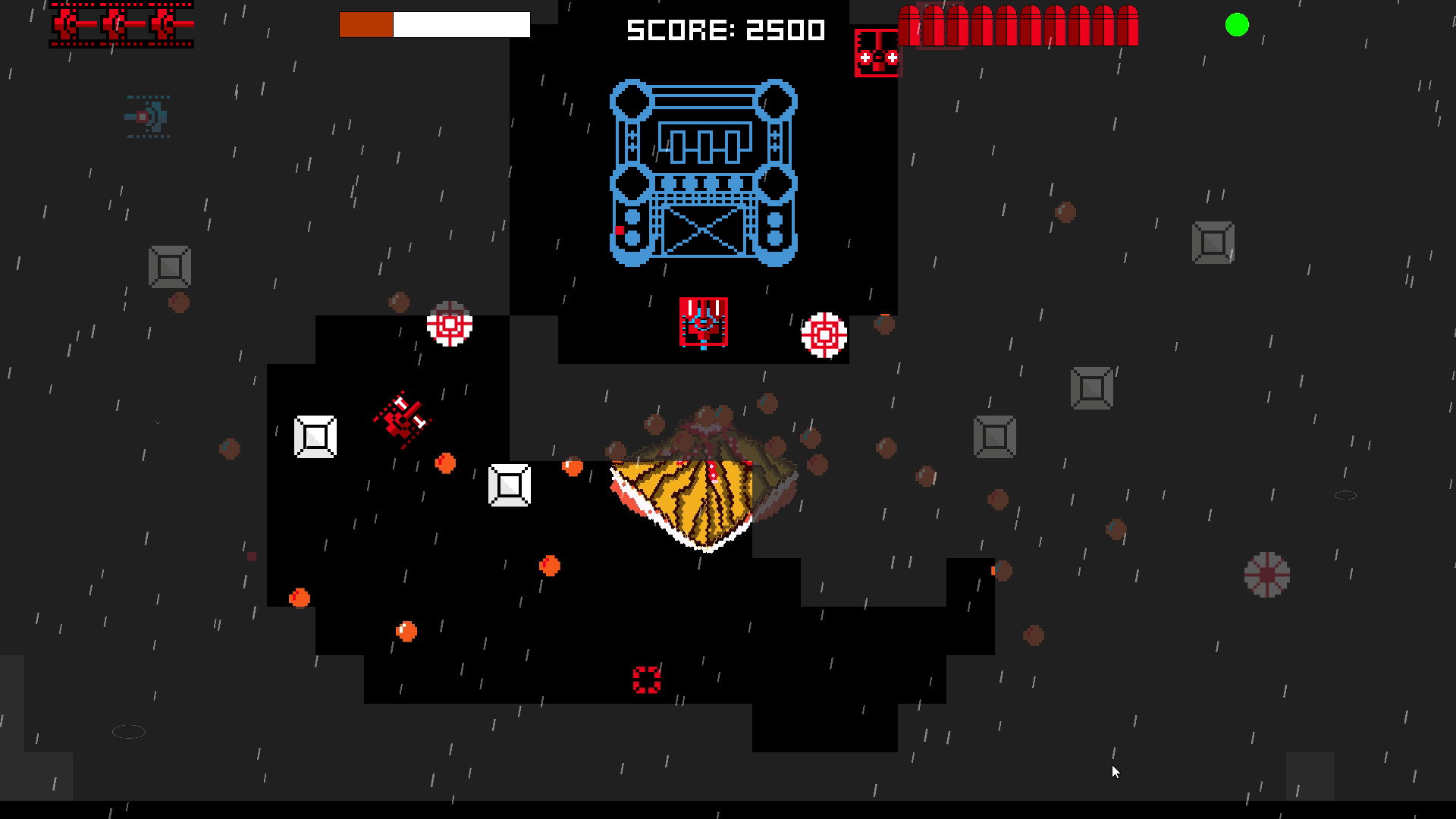Click the orange portion of the health bar
Image resolution: width=1456 pixels, height=819 pixels.
coord(366,25)
